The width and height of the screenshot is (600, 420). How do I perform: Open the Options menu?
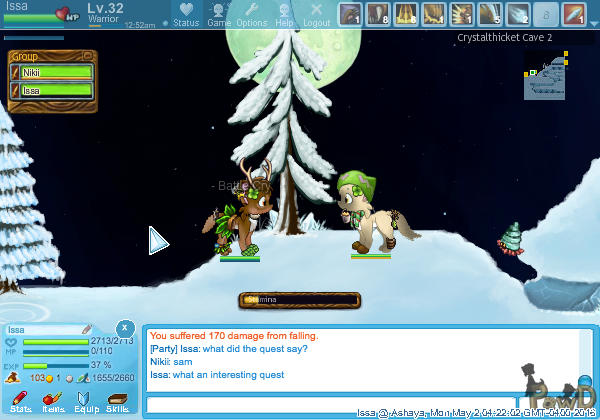pyautogui.click(x=251, y=14)
